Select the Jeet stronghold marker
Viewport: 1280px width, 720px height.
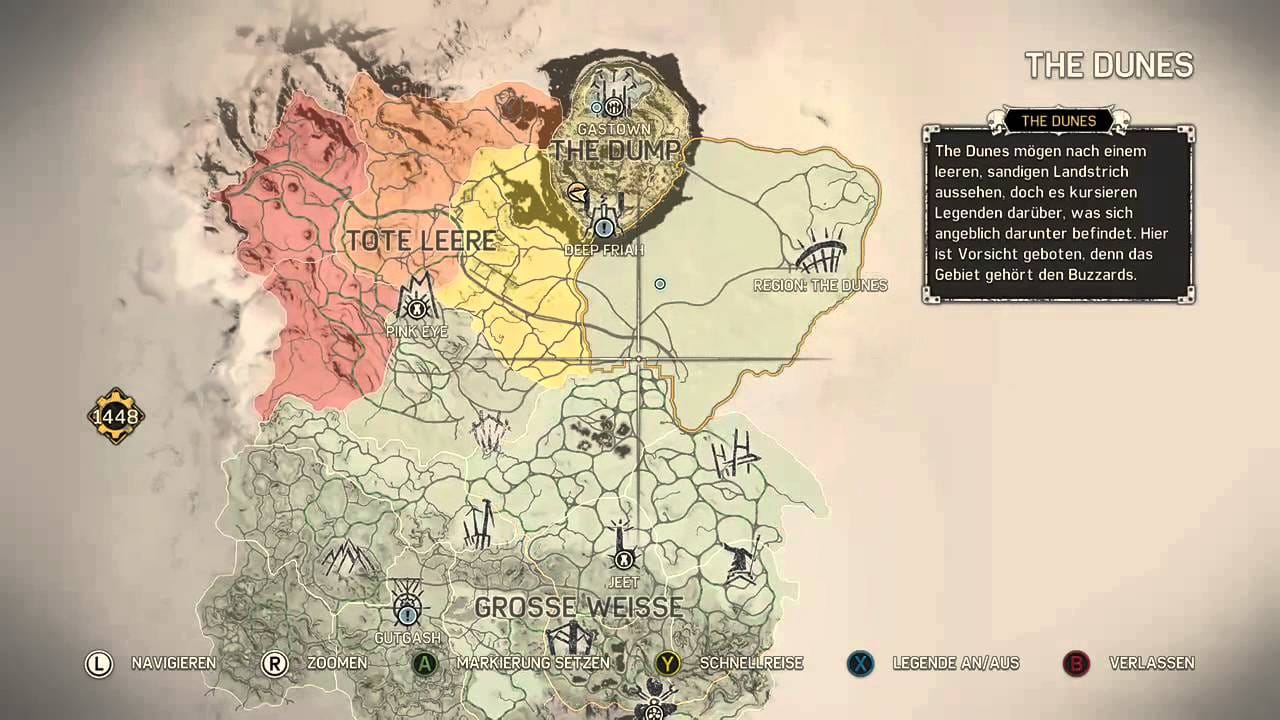point(624,560)
